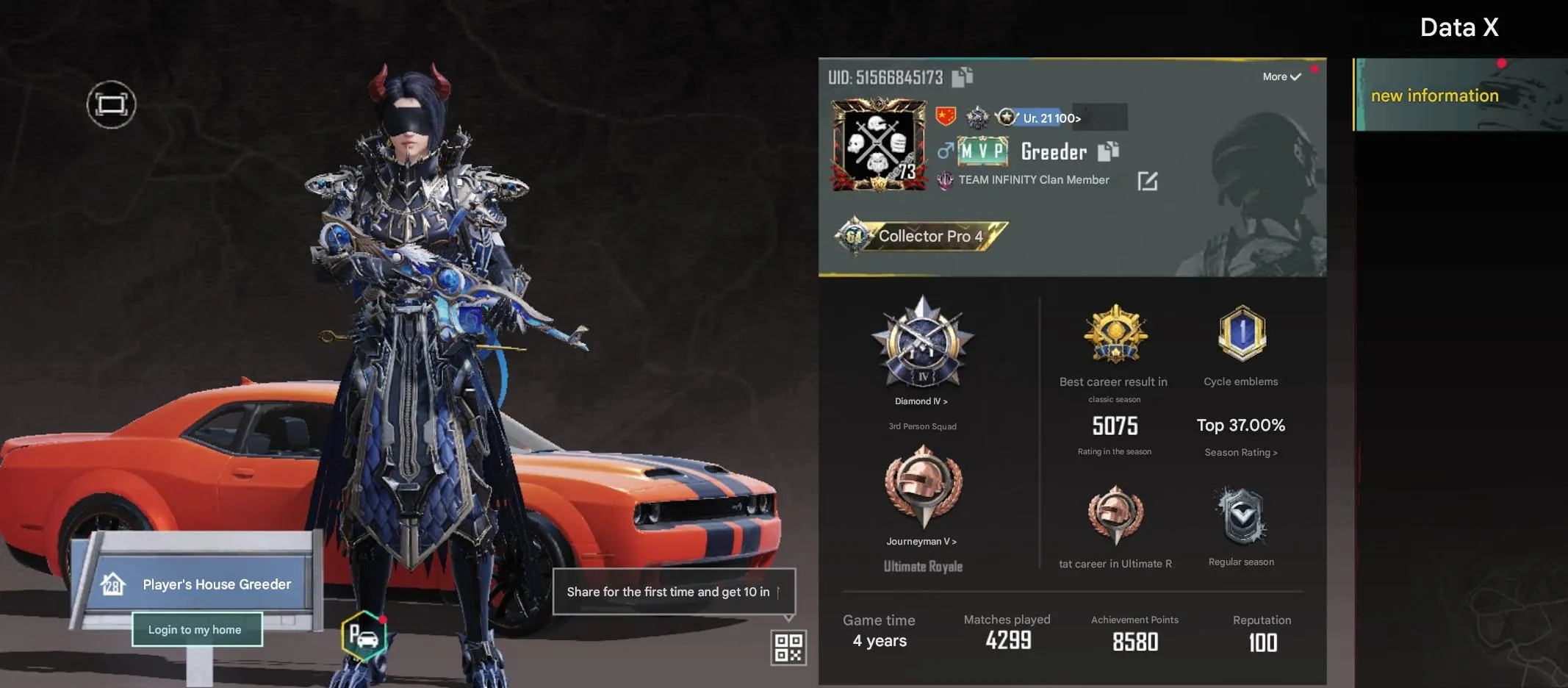This screenshot has height=688, width=1568.
Task: Select the screenshot frame icon top left
Action: click(112, 104)
